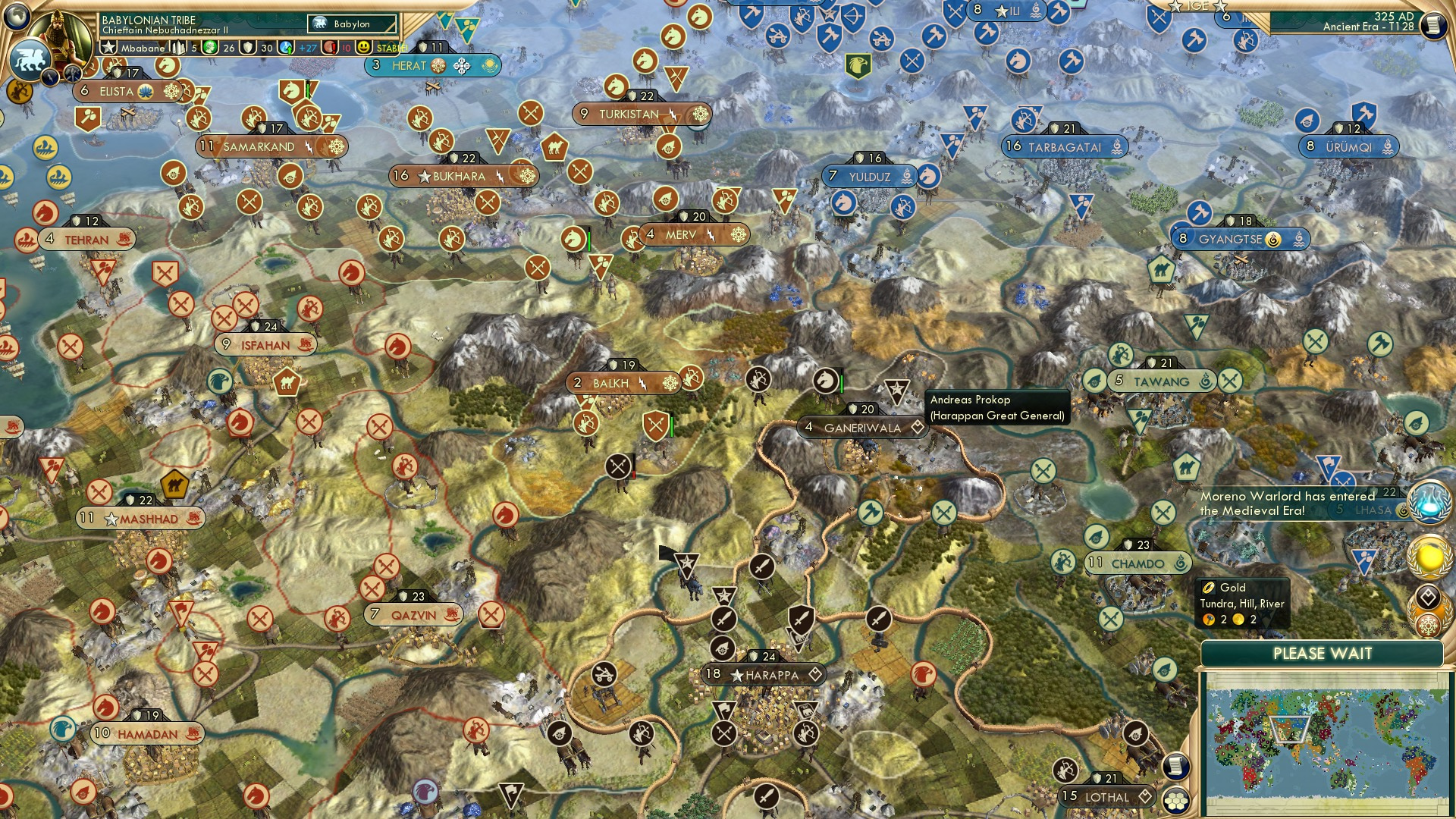Click the happiness smiley icon in the status bar
The width and height of the screenshot is (1456, 819).
(364, 48)
